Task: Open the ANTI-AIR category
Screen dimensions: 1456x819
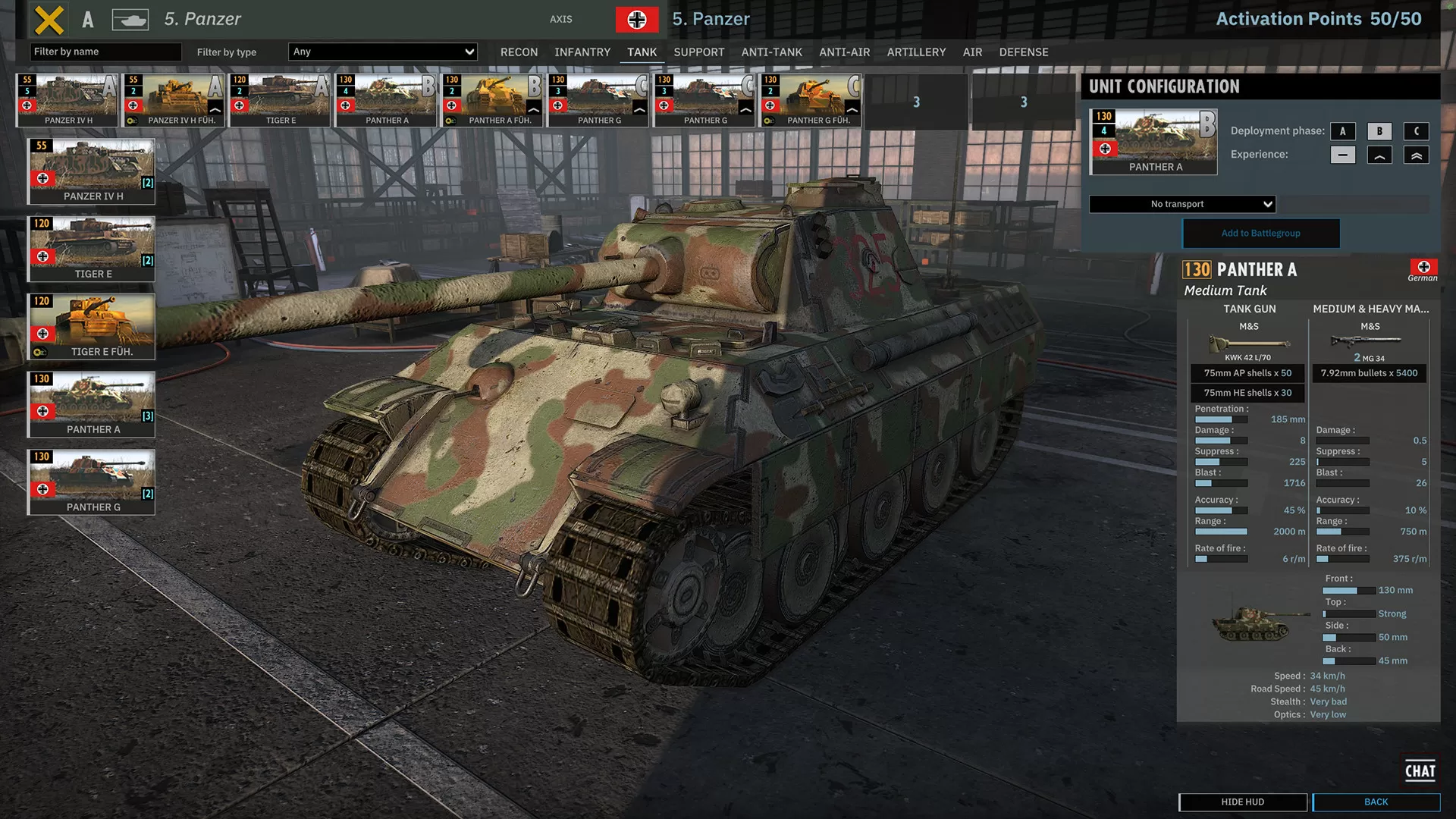Action: point(844,52)
